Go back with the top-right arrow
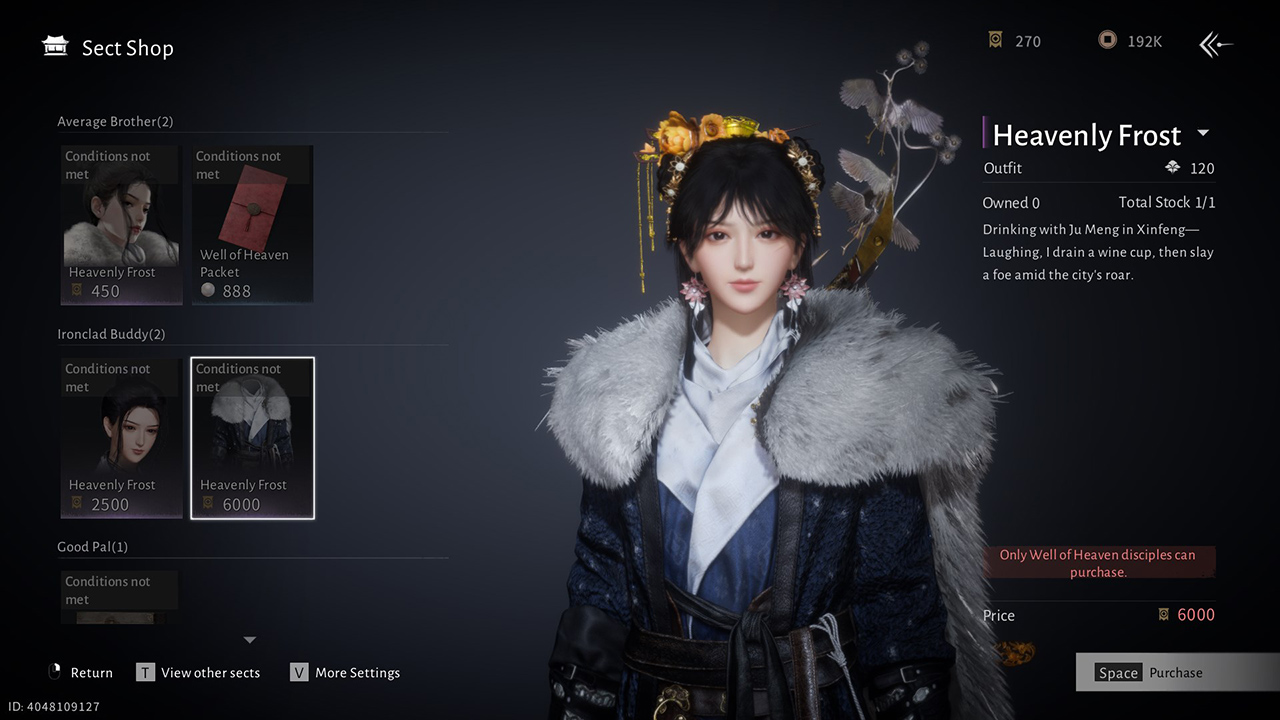The height and width of the screenshot is (720, 1280). (1216, 43)
